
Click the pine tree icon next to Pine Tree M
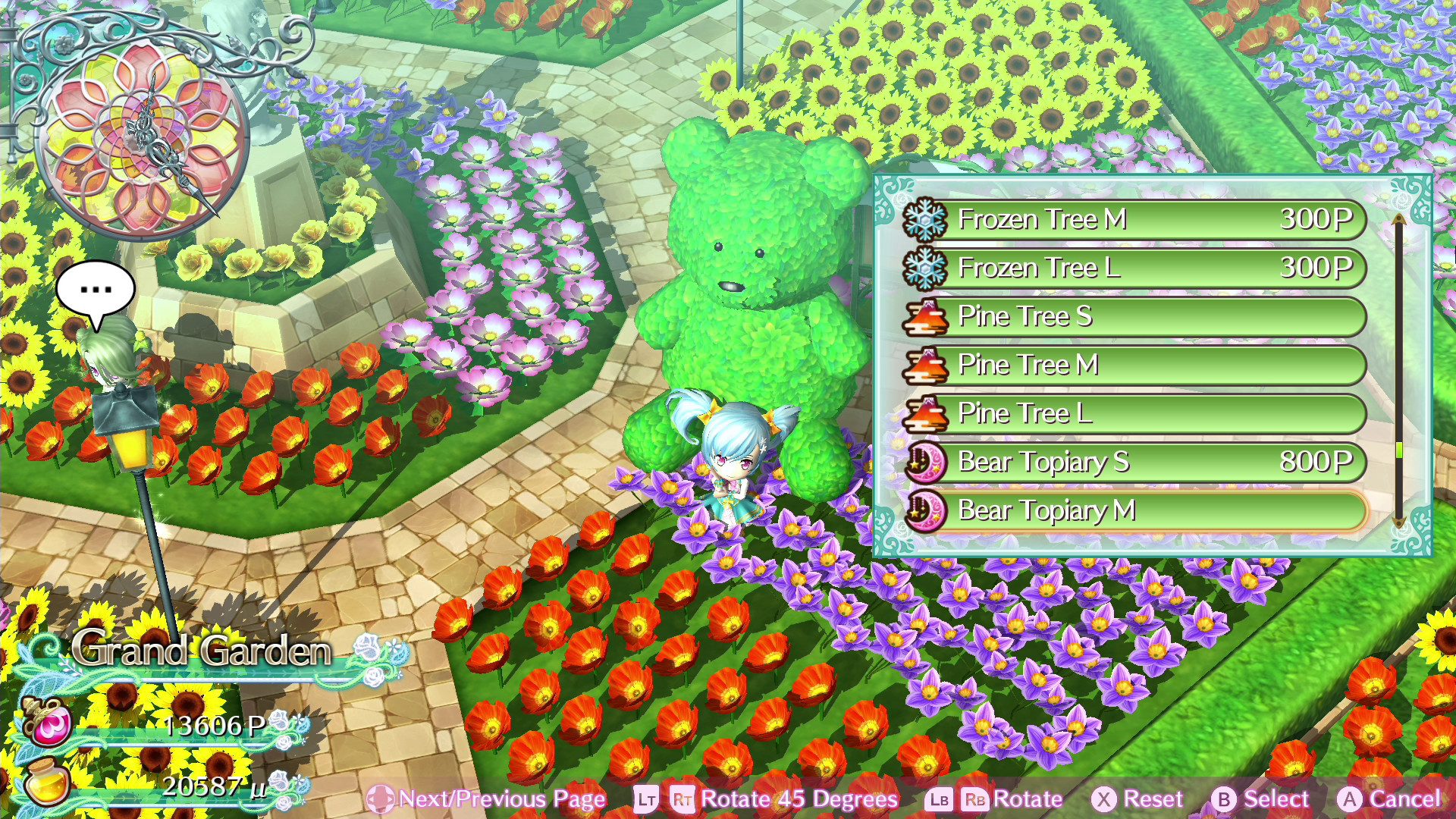[x=926, y=366]
